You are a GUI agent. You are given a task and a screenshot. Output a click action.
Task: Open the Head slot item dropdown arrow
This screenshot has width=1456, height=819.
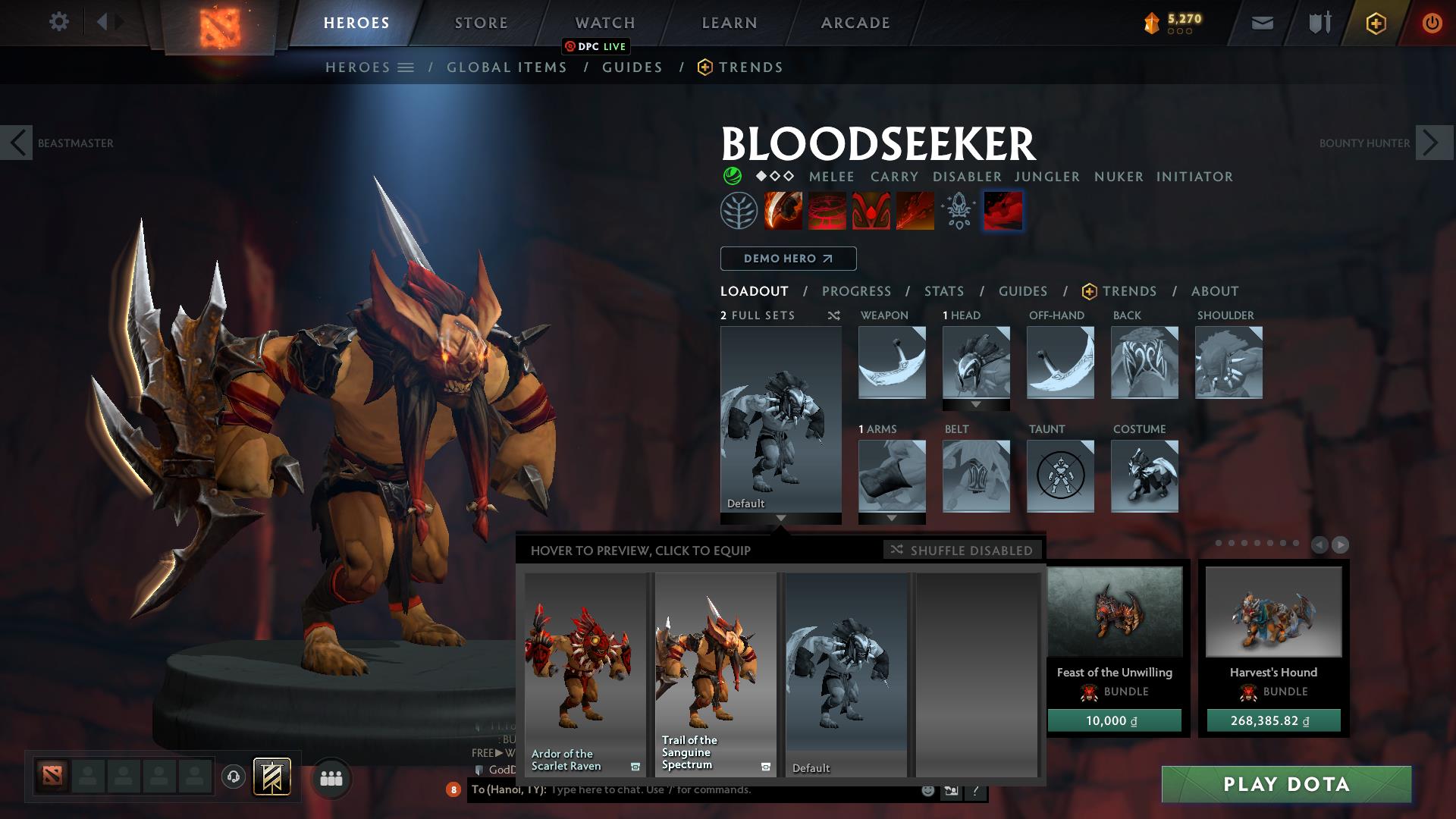tap(975, 405)
